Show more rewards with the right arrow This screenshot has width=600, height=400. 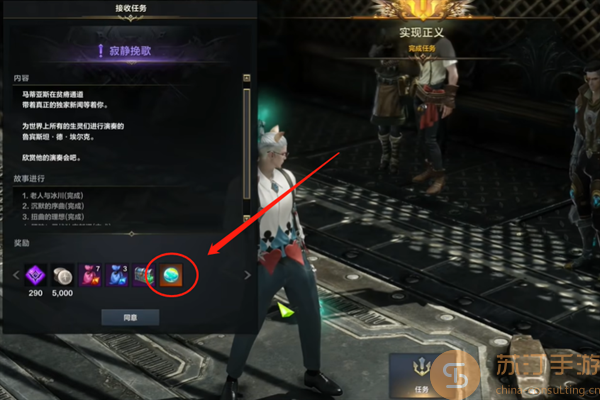click(x=248, y=275)
